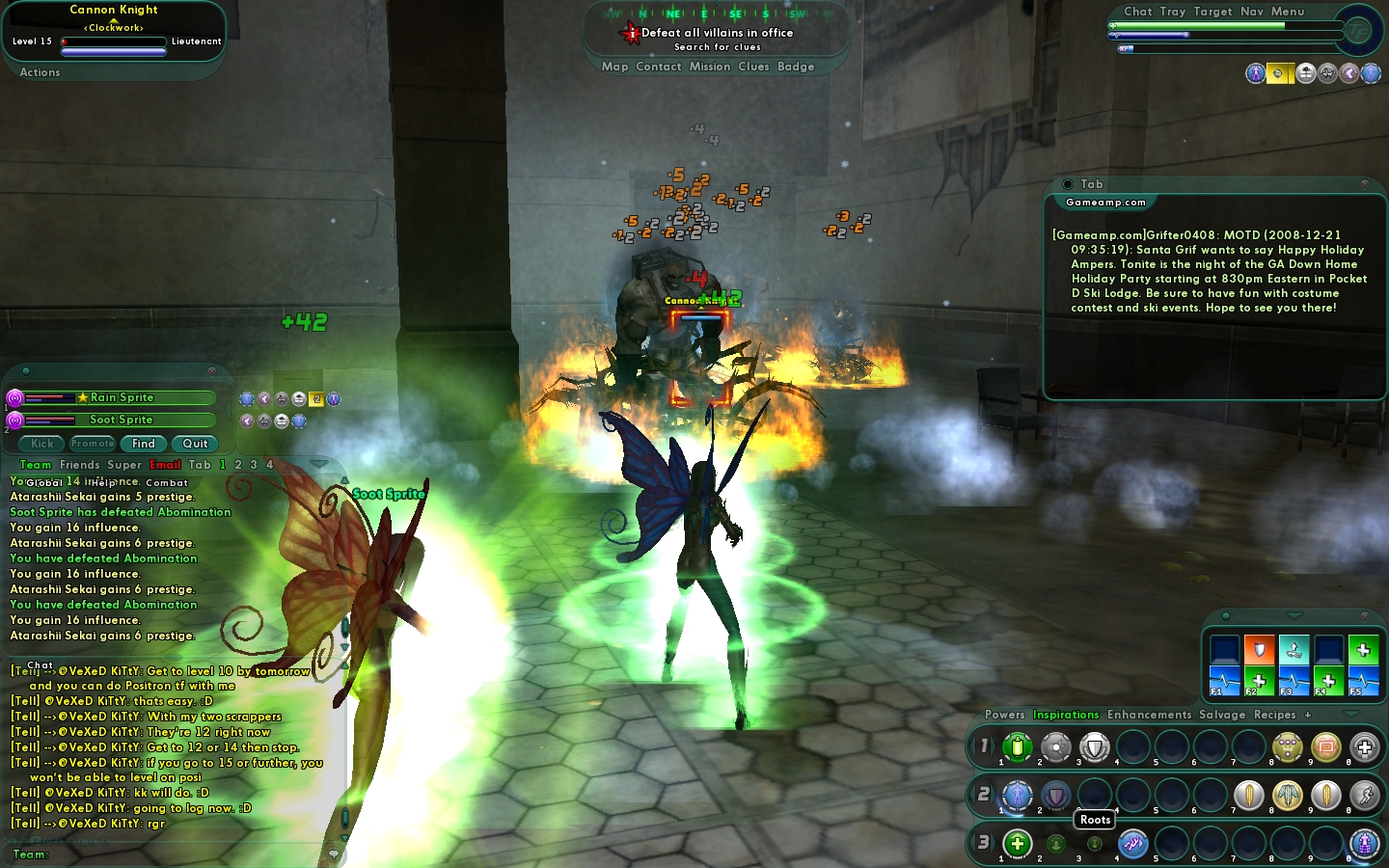
Task: Open the Email tab
Action: [x=165, y=465]
